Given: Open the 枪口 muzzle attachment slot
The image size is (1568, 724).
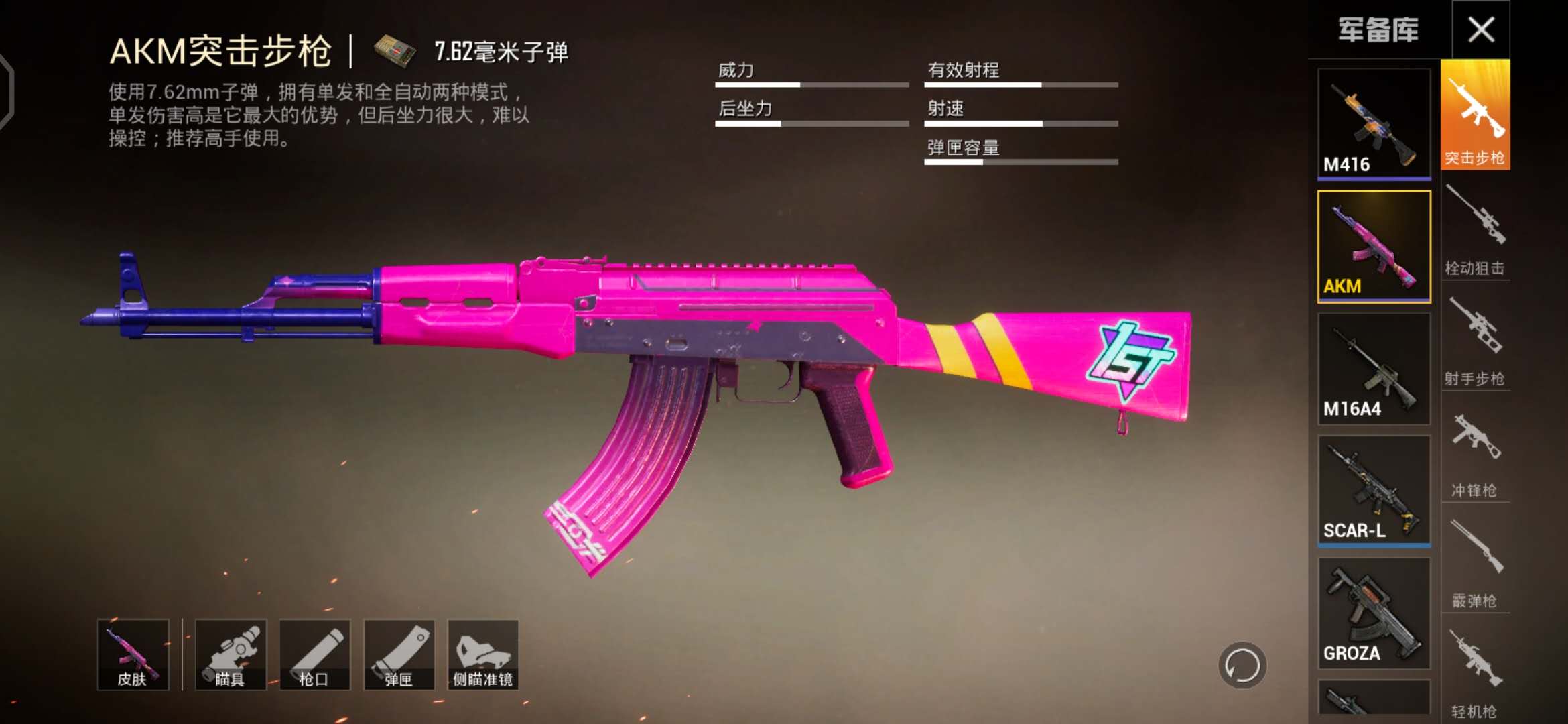Looking at the screenshot, I should pyautogui.click(x=314, y=654).
